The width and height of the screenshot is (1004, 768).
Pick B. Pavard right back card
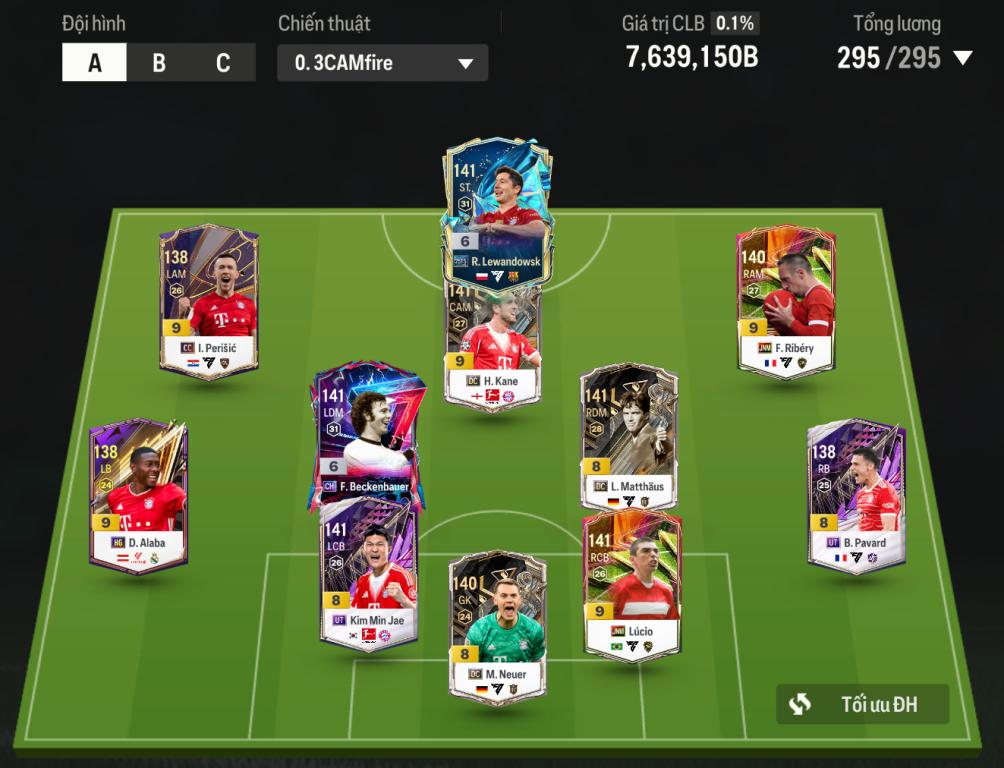[x=857, y=494]
